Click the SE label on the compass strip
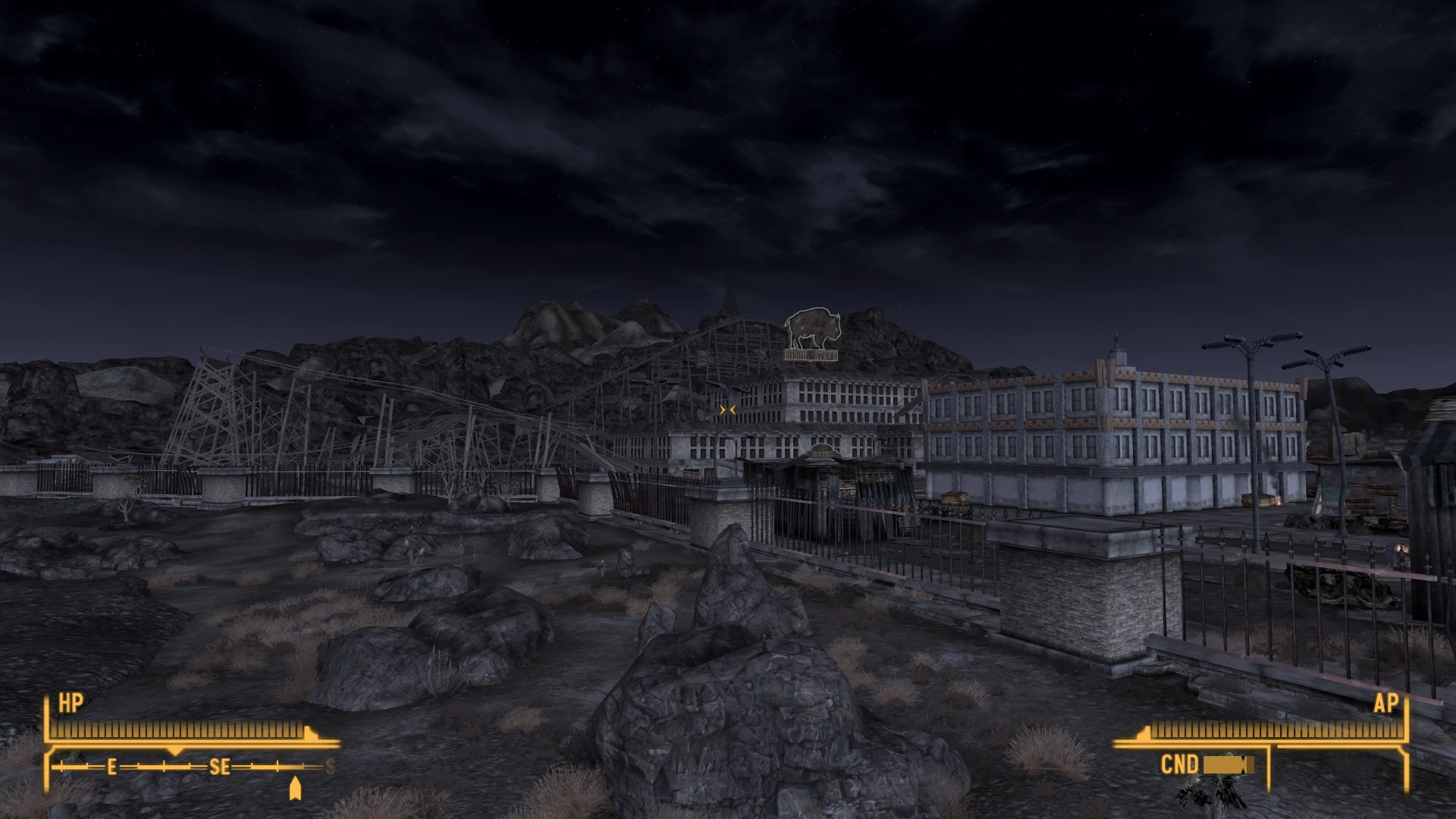Screen dimensions: 1456x819 219,767
